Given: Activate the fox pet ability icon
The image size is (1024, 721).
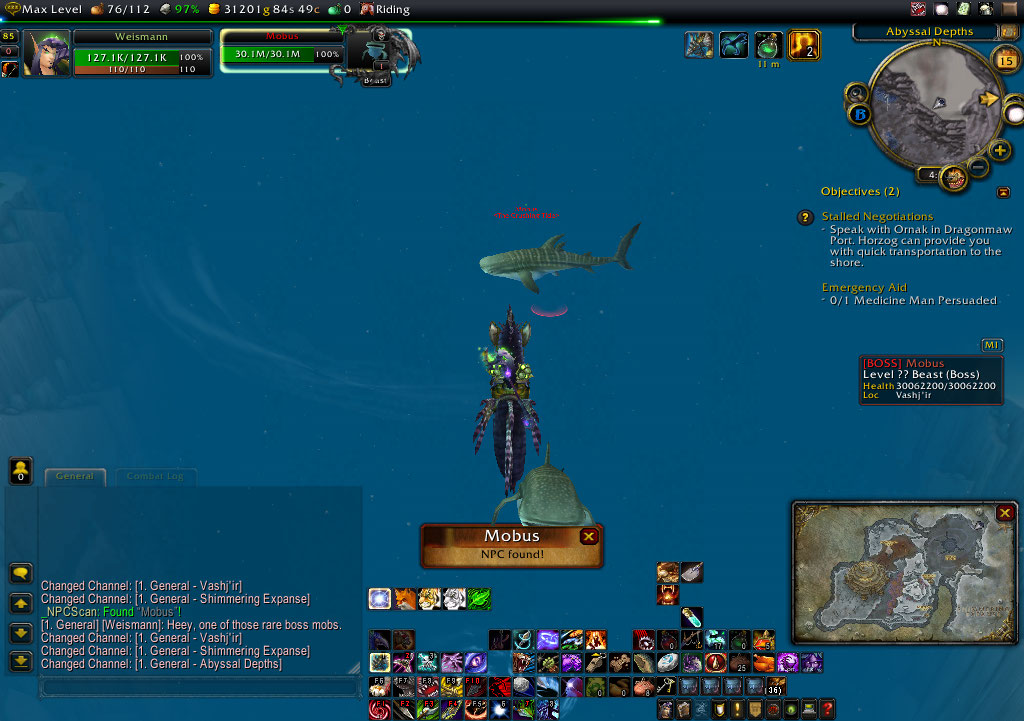Looking at the screenshot, I should [x=405, y=599].
